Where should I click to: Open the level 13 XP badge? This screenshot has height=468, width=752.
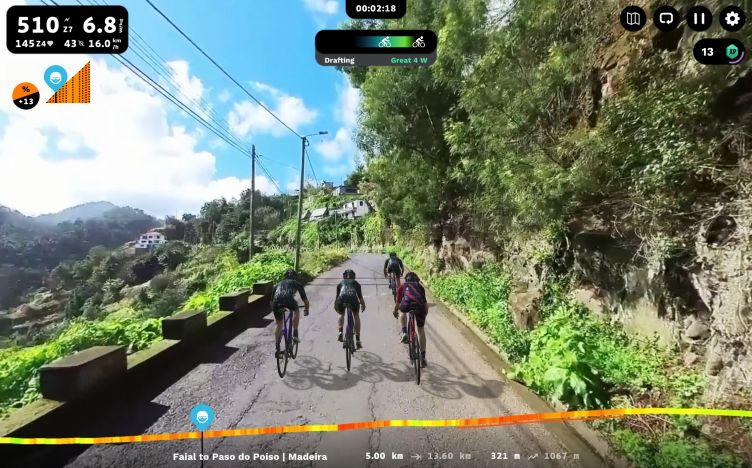point(719,52)
